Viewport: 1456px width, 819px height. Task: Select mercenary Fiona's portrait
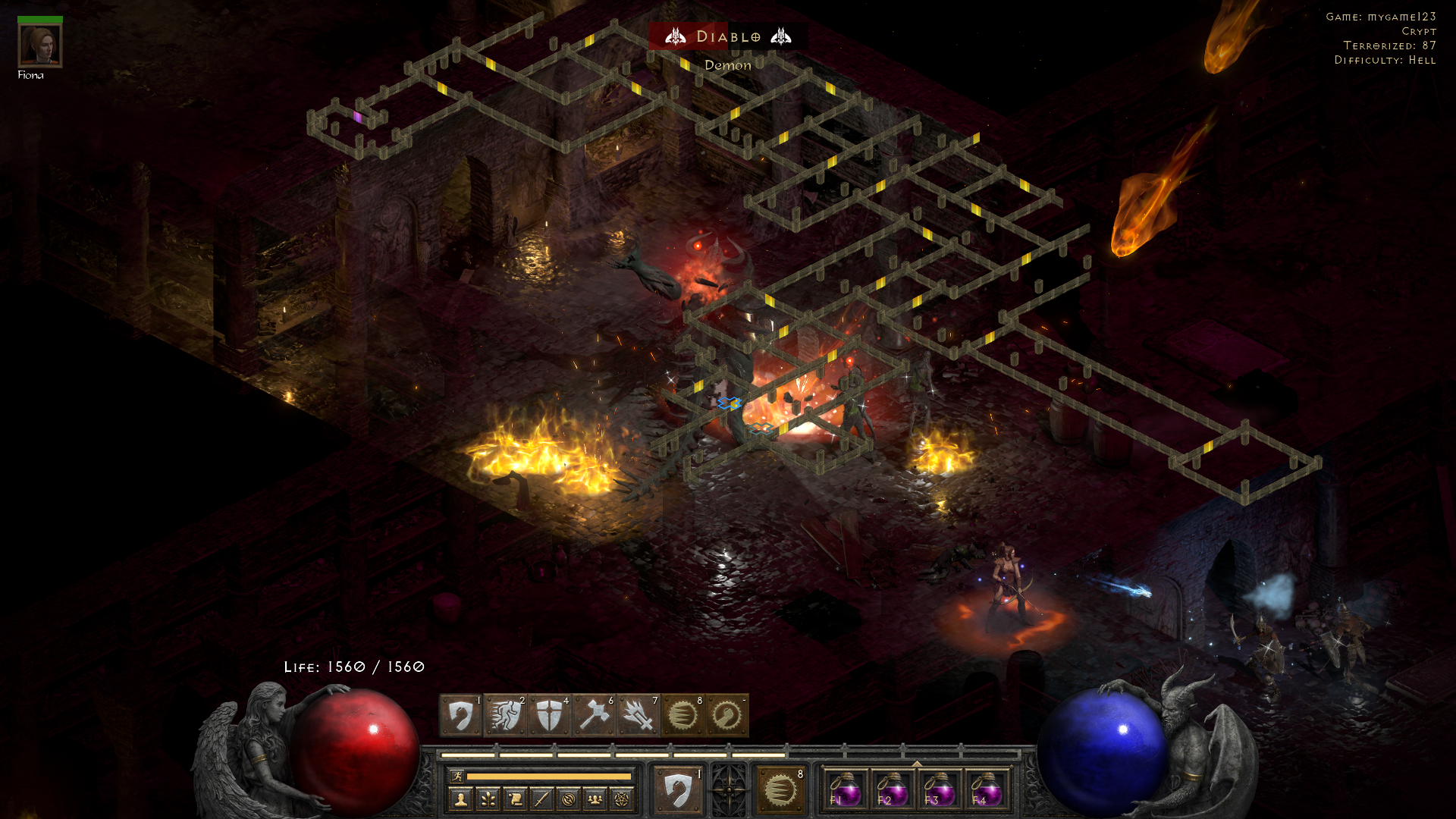40,45
